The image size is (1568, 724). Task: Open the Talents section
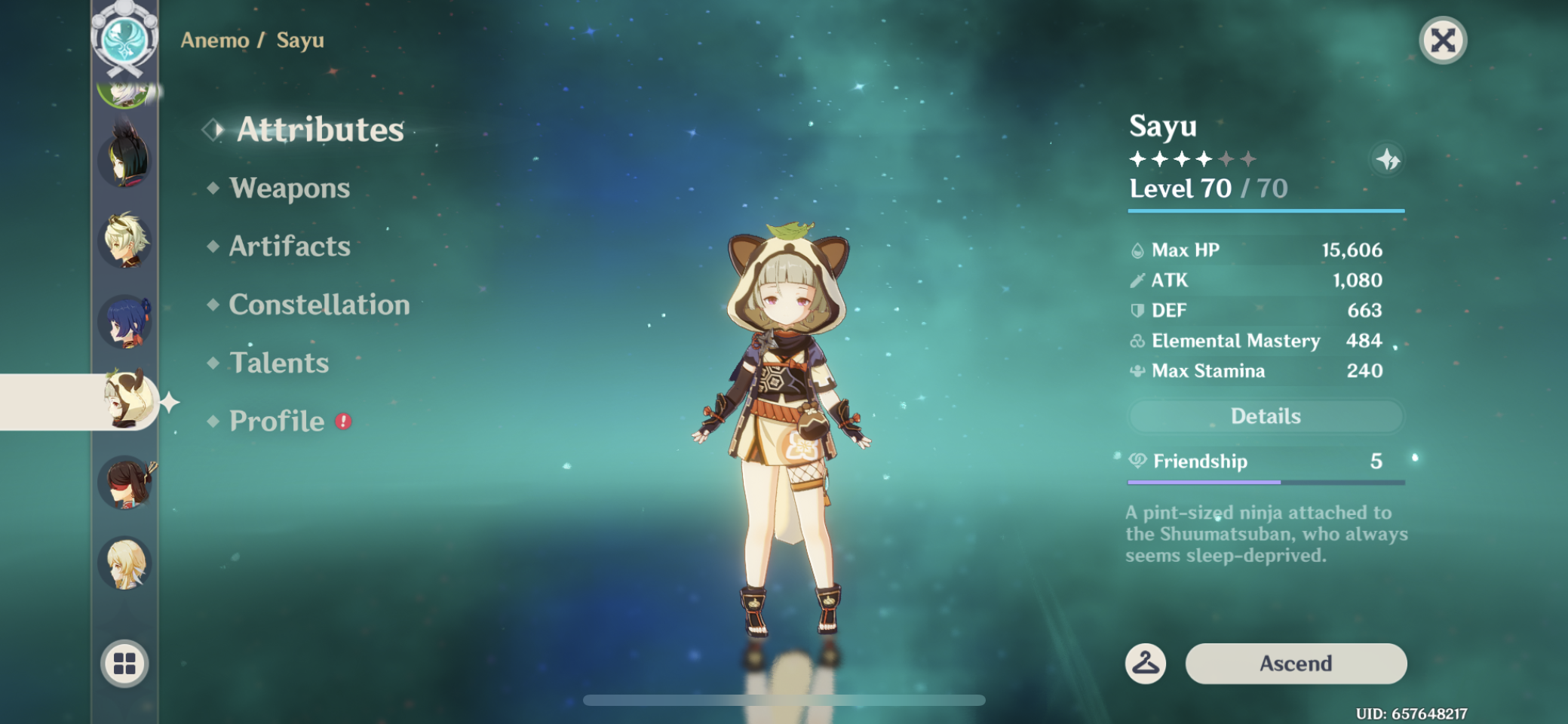click(279, 363)
